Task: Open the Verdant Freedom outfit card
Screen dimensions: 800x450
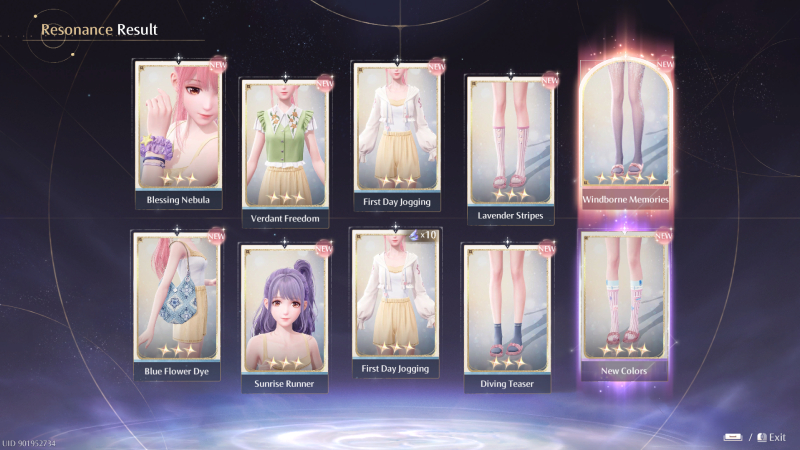Action: 287,143
